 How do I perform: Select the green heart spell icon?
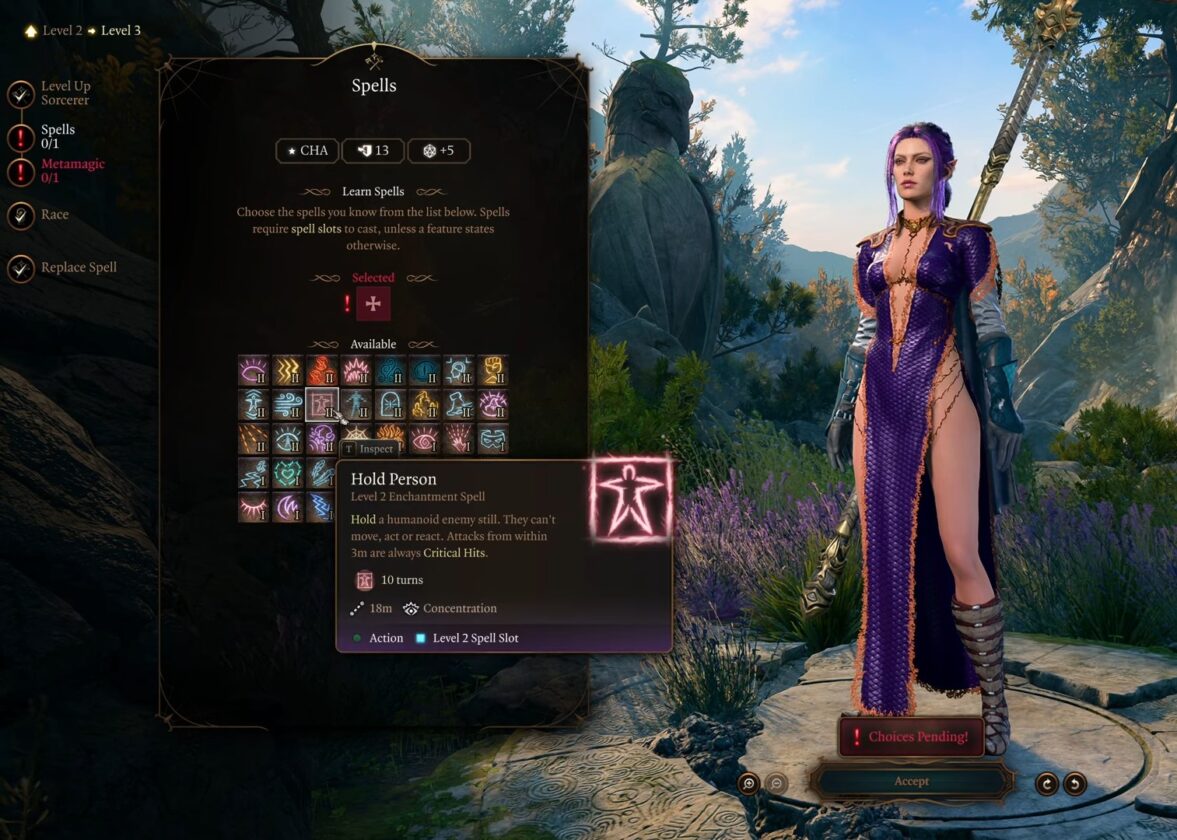click(288, 473)
